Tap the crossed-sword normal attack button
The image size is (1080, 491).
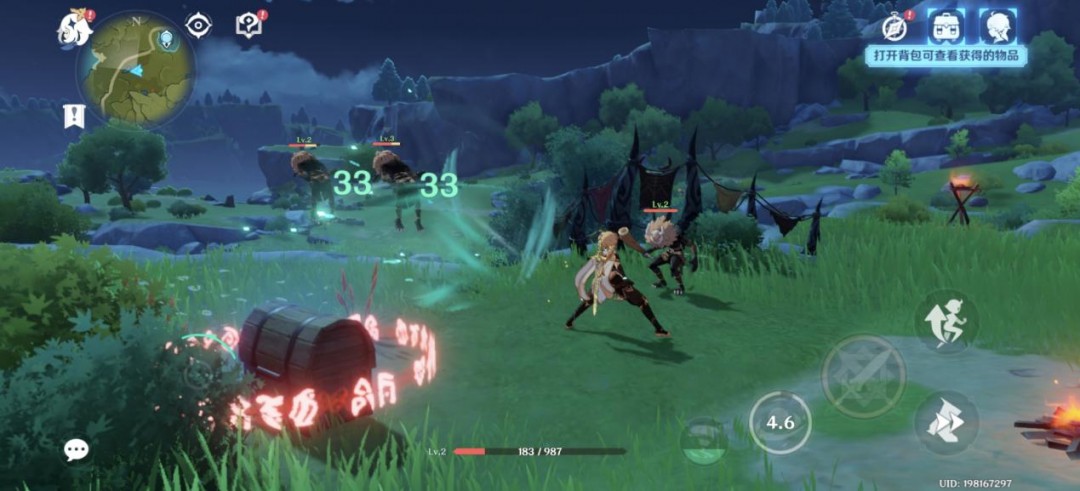(x=864, y=376)
